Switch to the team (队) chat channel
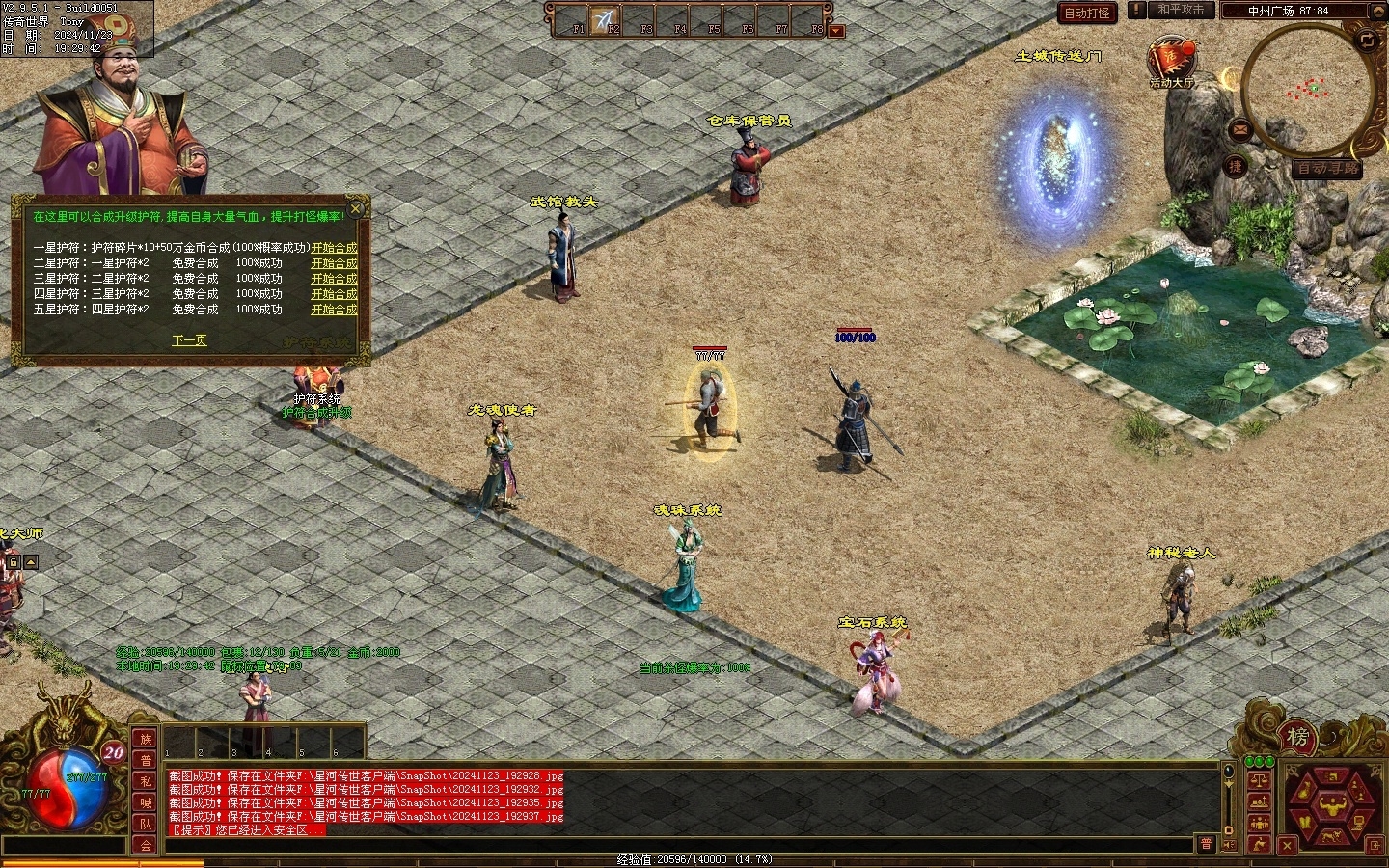 [145, 824]
